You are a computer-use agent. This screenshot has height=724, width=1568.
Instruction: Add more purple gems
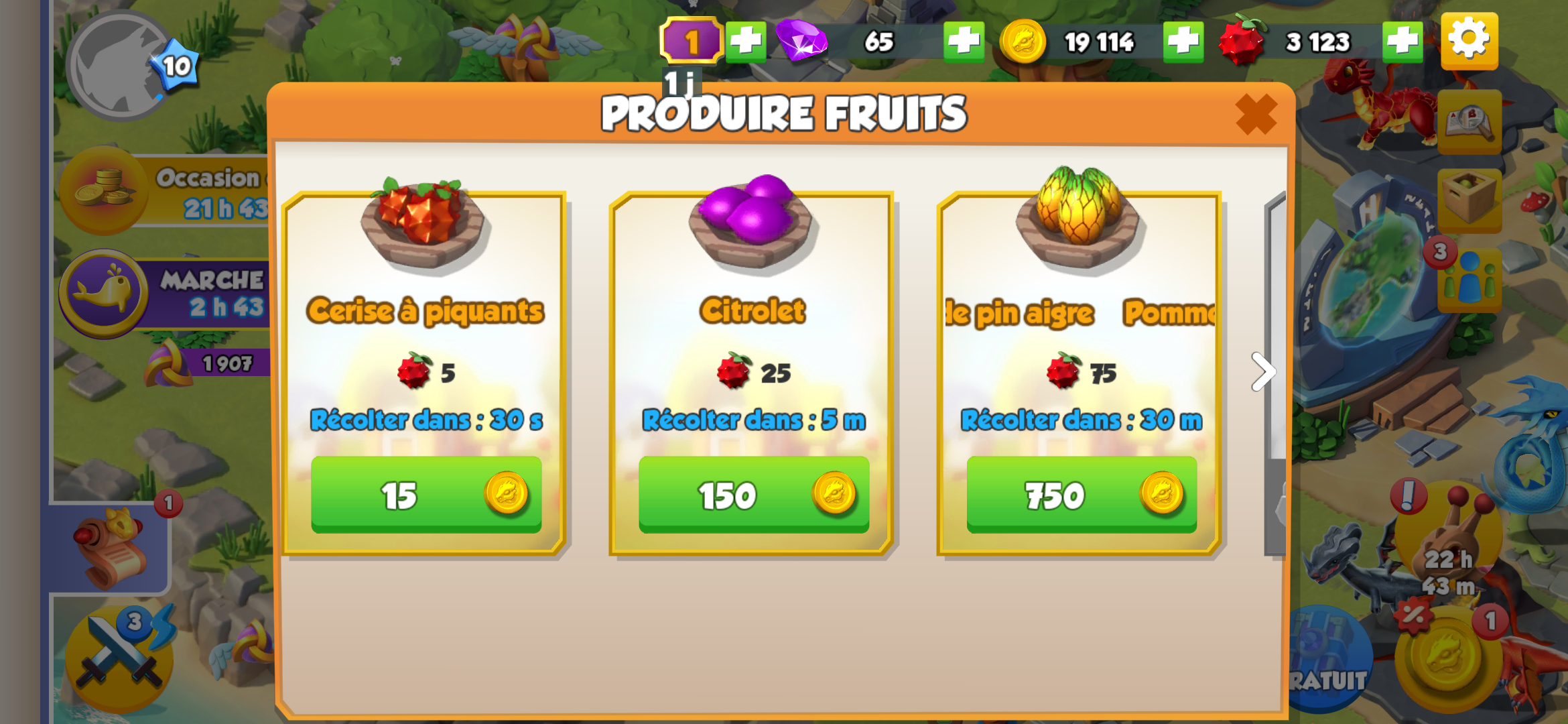[964, 42]
